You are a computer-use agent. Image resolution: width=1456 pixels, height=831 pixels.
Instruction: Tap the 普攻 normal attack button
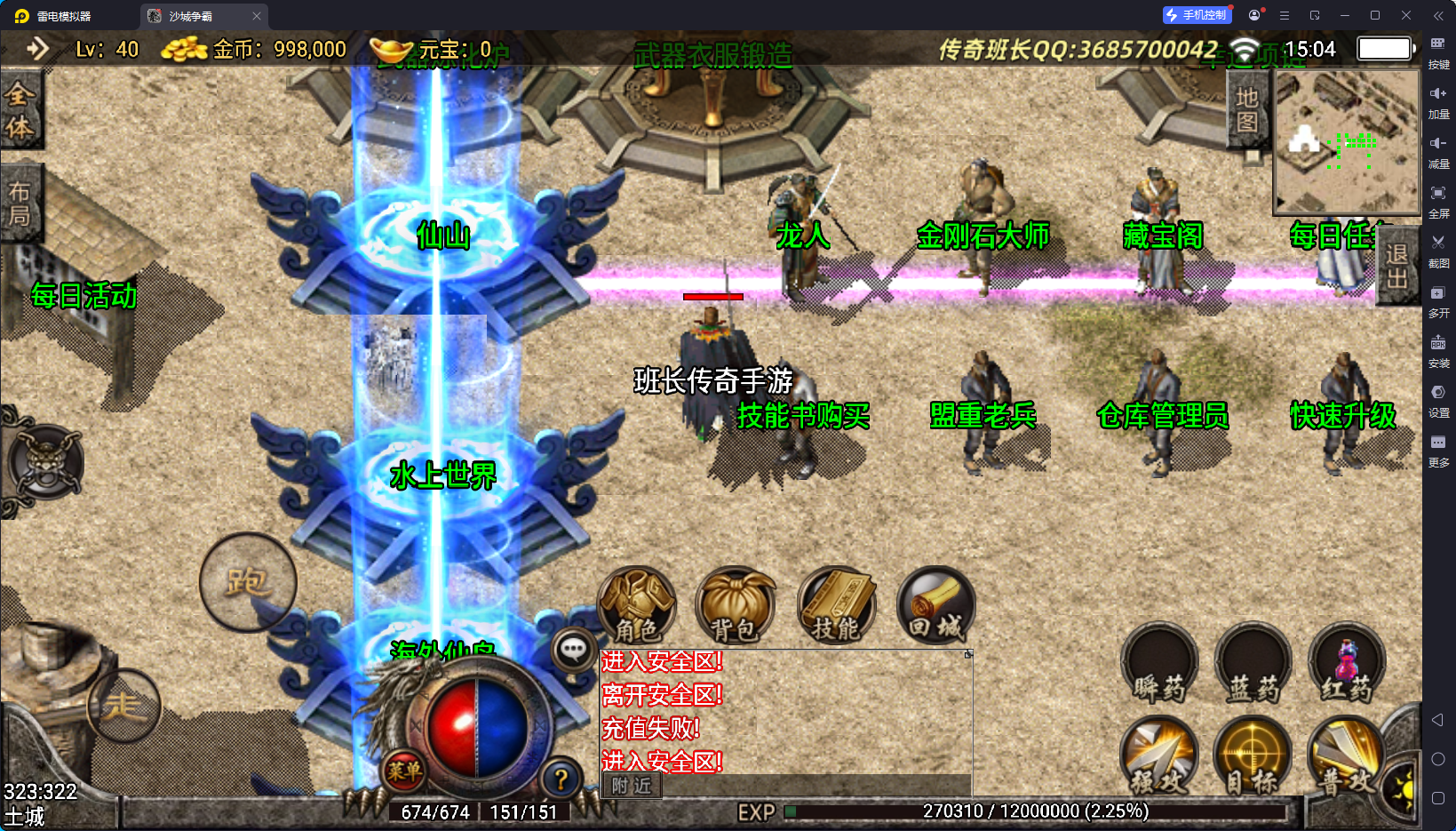pos(1345,757)
